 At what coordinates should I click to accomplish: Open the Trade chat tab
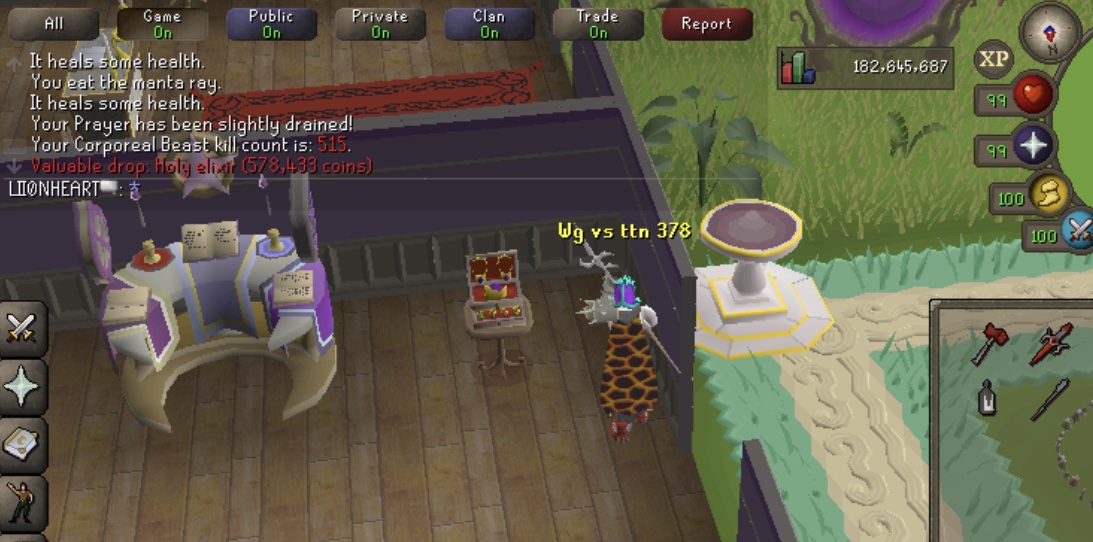coord(597,24)
